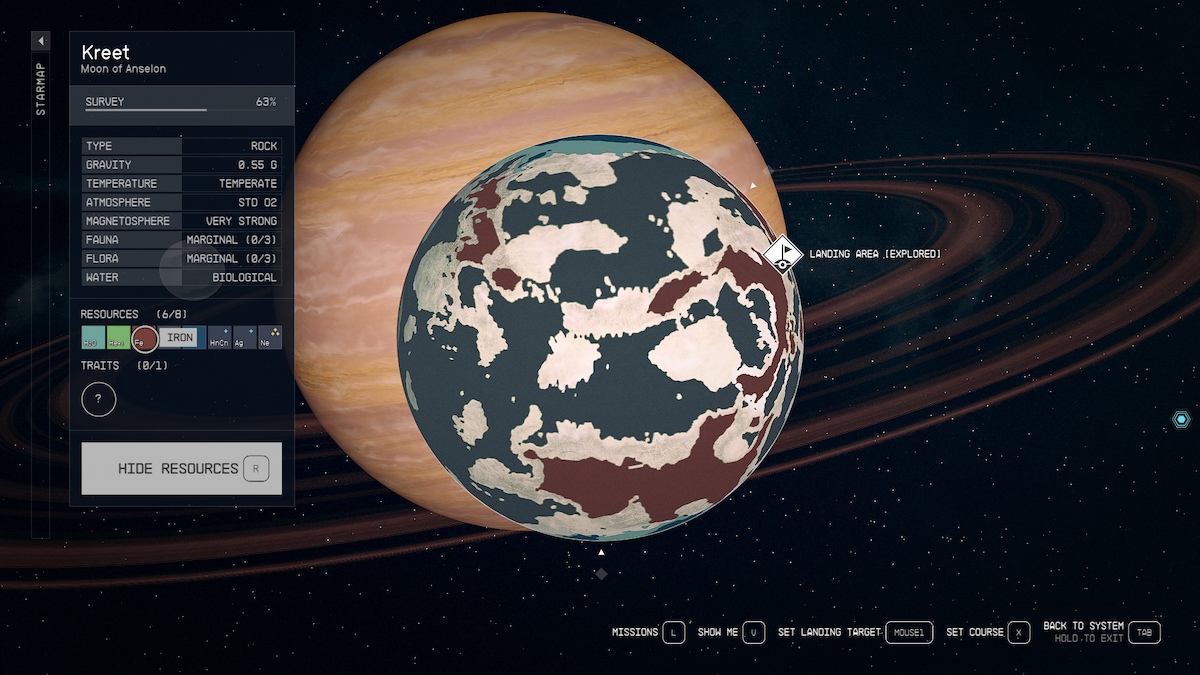Select the explored landing area marker
The width and height of the screenshot is (1200, 675).
point(783,253)
